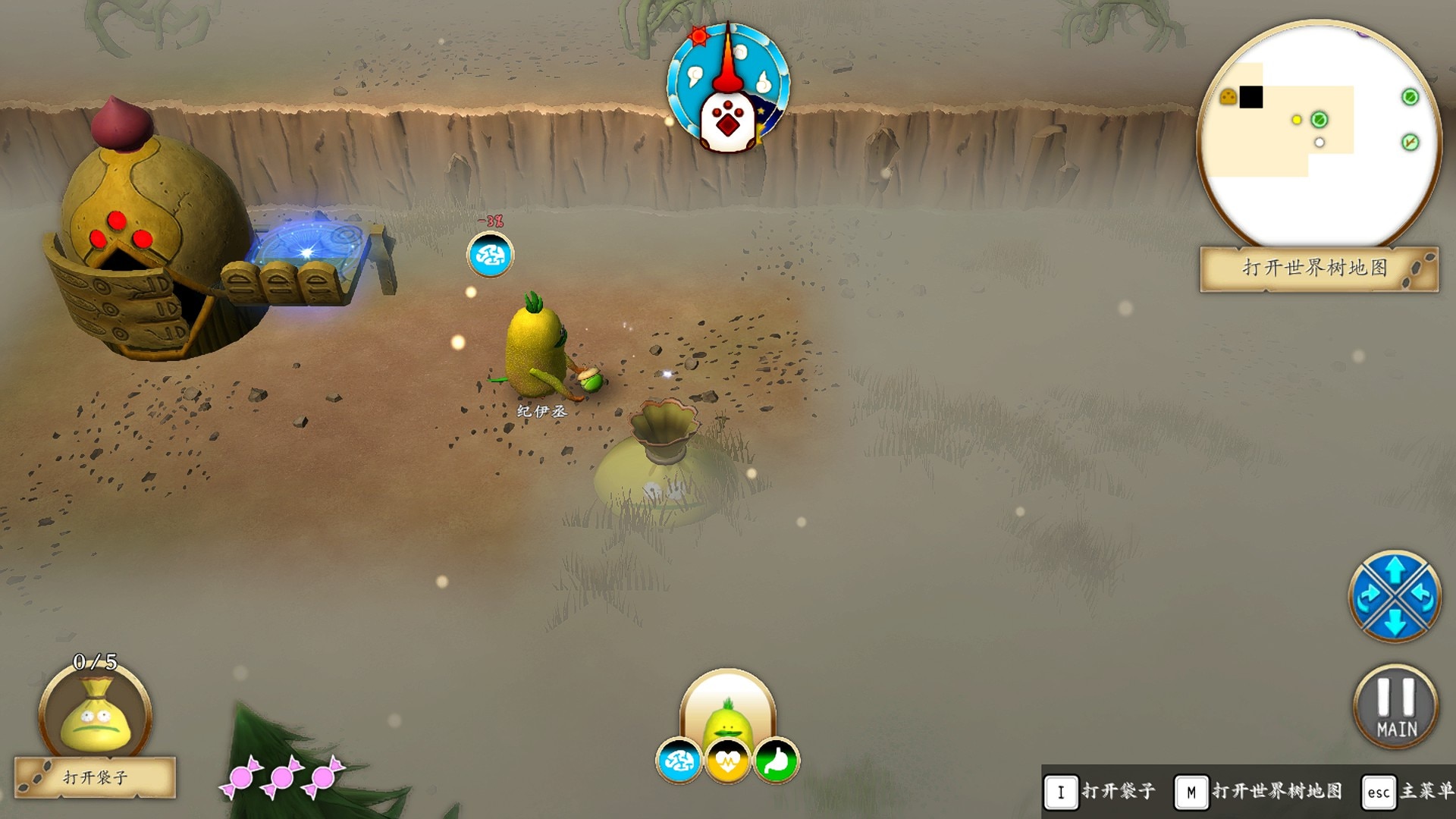Click the left rotate arrow on camera pad

(x=1369, y=597)
